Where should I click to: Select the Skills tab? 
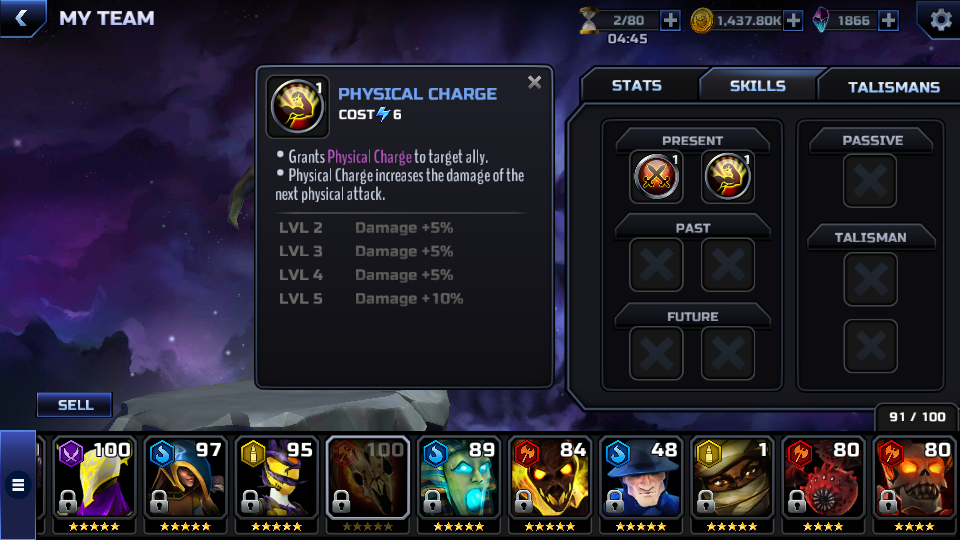point(757,86)
